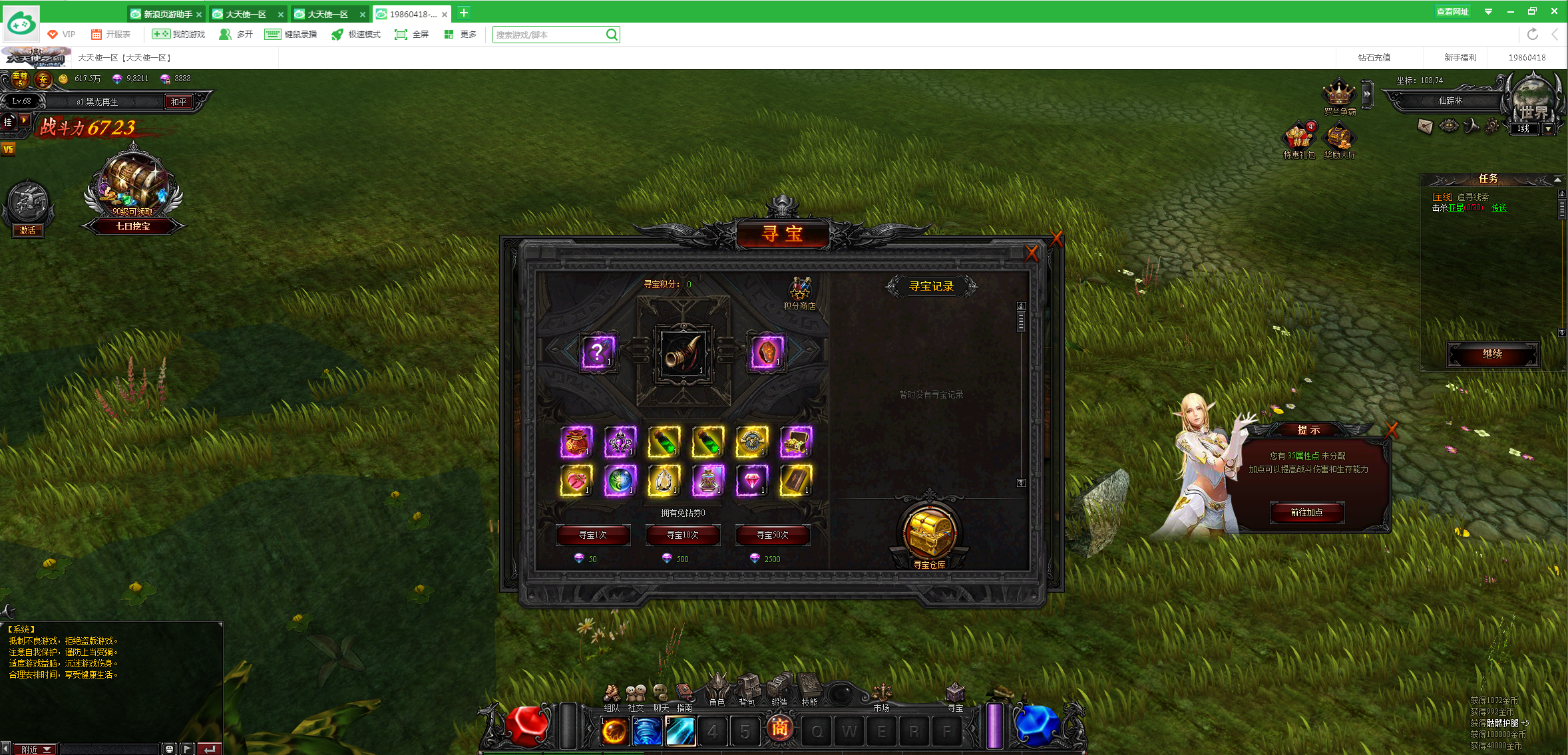Select the mystery question mark reward slot
The width and height of the screenshot is (1568, 755).
597,351
